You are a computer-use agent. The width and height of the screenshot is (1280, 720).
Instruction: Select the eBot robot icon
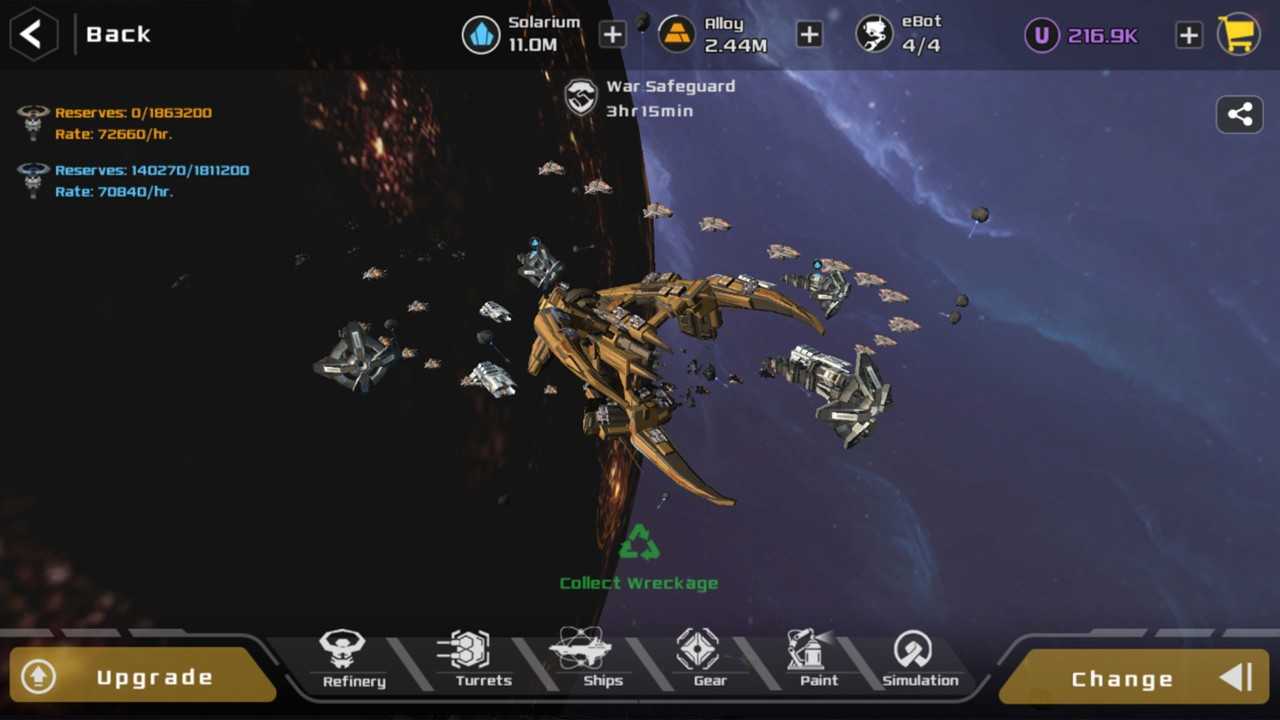point(874,35)
